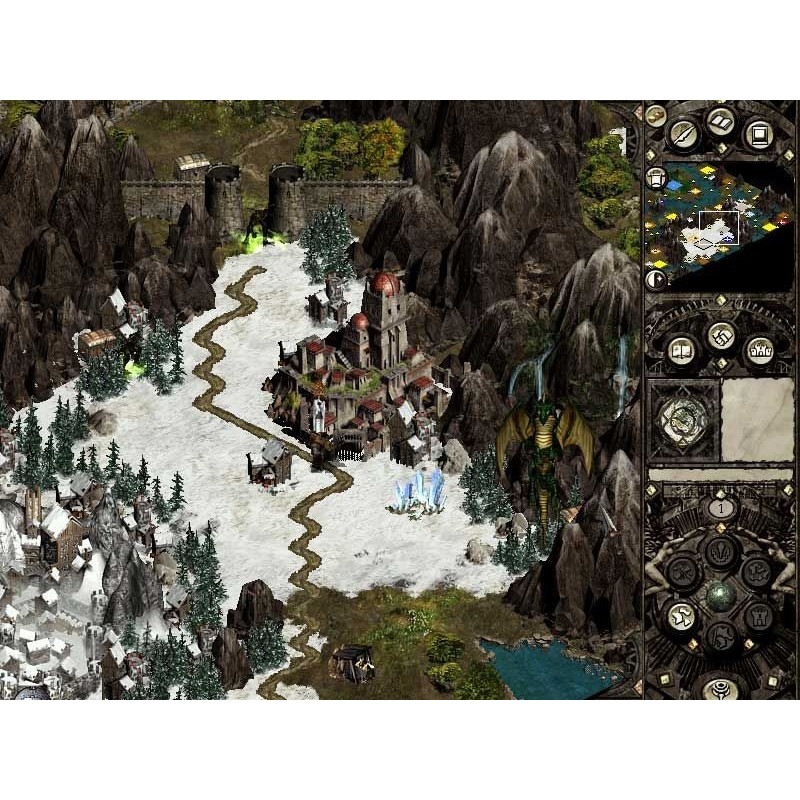
Task: Click the goblet button at the panel bottom
Action: click(x=720, y=687)
